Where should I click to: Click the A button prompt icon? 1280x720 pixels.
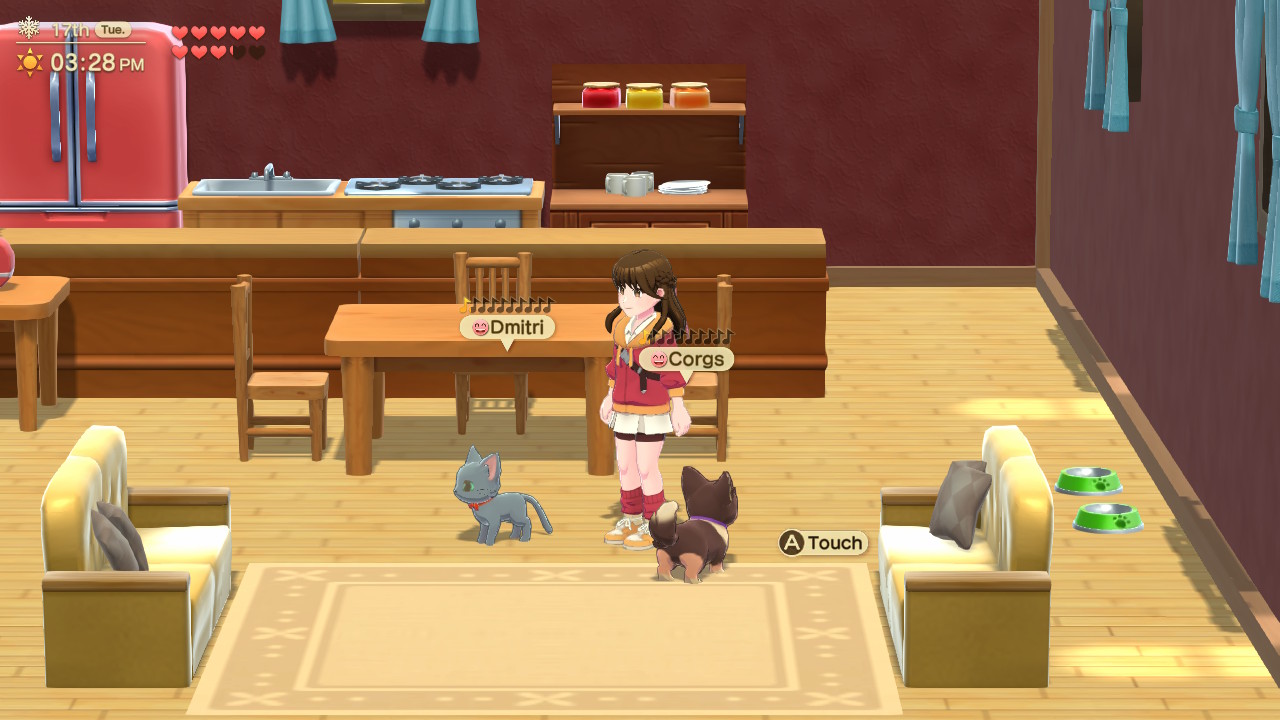point(790,543)
